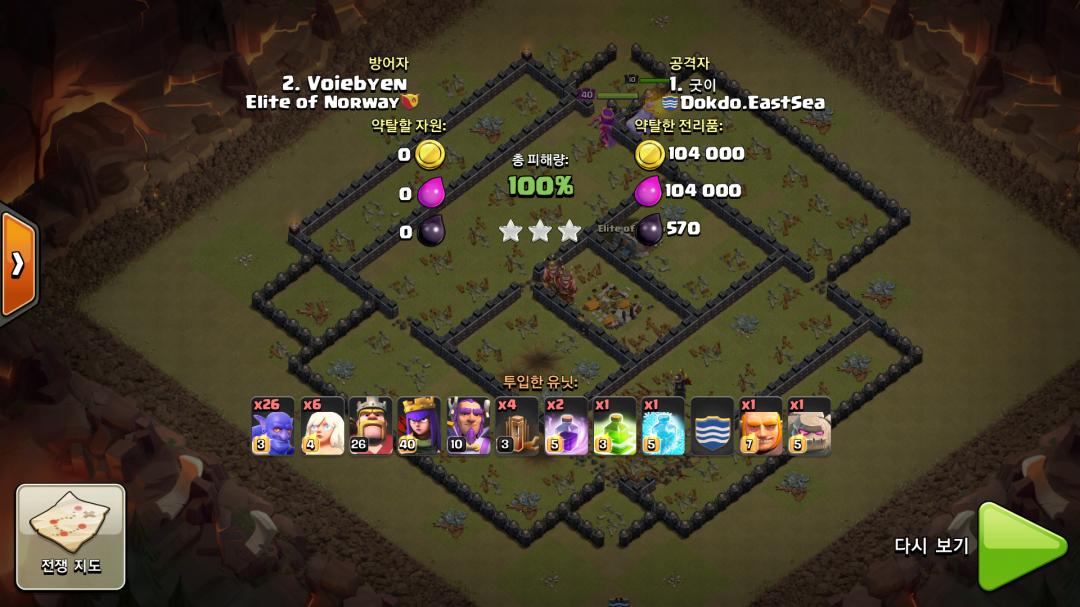Select the purple Rage spell icon
Viewport: 1080px width, 607px height.
click(x=566, y=427)
